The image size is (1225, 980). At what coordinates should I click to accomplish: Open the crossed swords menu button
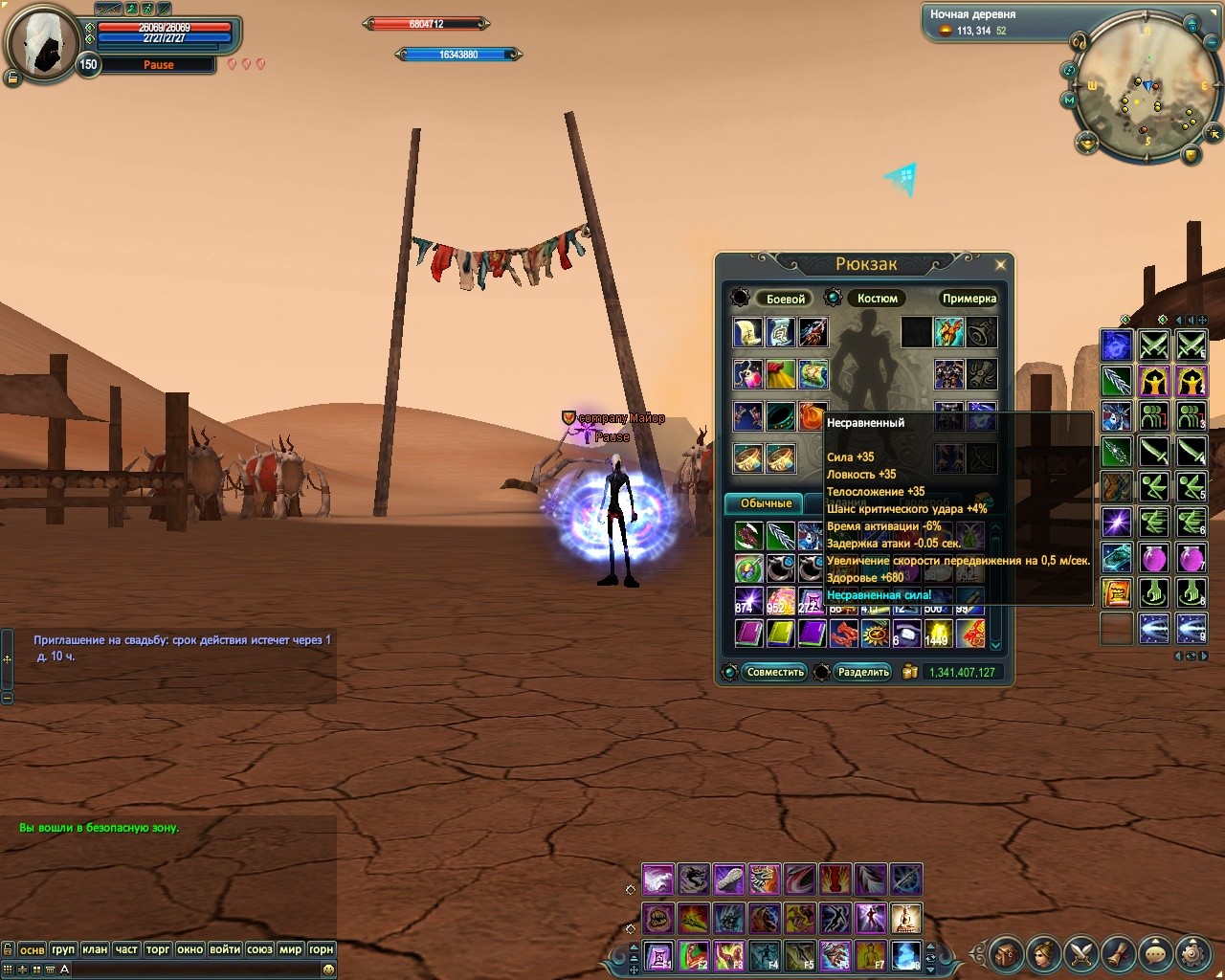click(x=1081, y=953)
